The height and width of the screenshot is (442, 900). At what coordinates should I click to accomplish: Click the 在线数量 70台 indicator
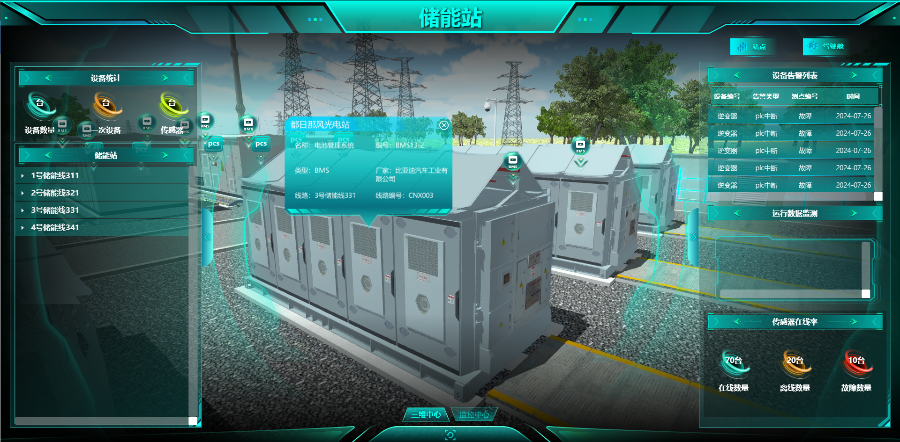click(734, 370)
